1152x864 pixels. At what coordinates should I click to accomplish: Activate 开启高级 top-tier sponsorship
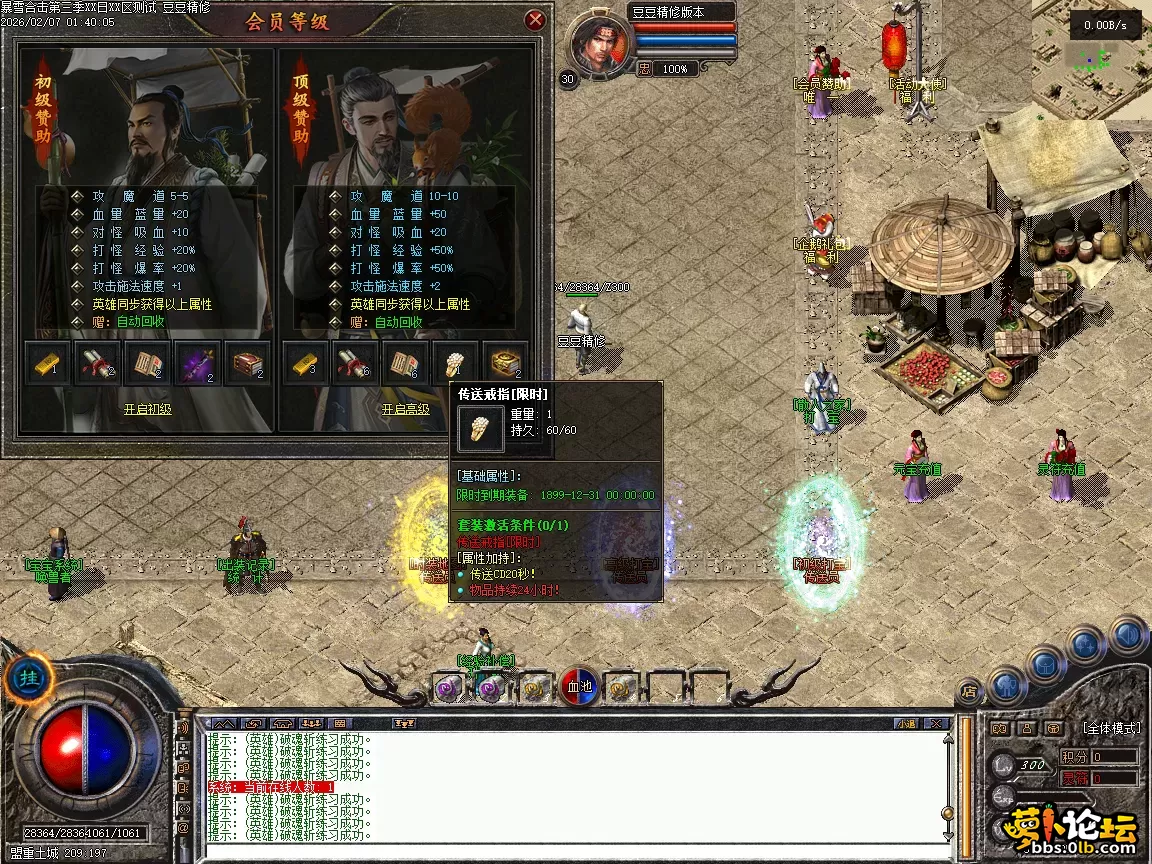(x=405, y=409)
